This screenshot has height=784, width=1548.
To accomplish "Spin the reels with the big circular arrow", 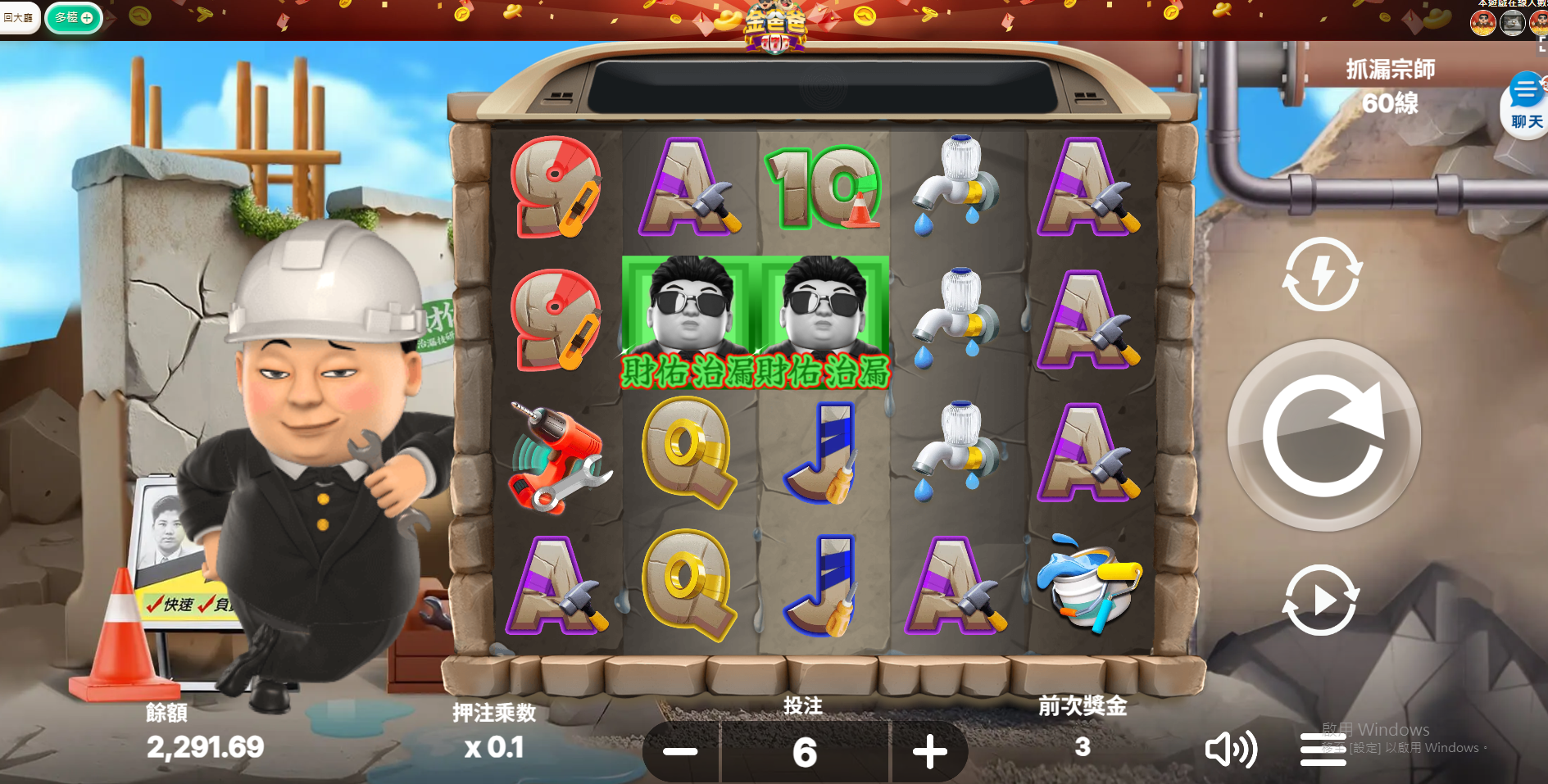I will point(1323,435).
